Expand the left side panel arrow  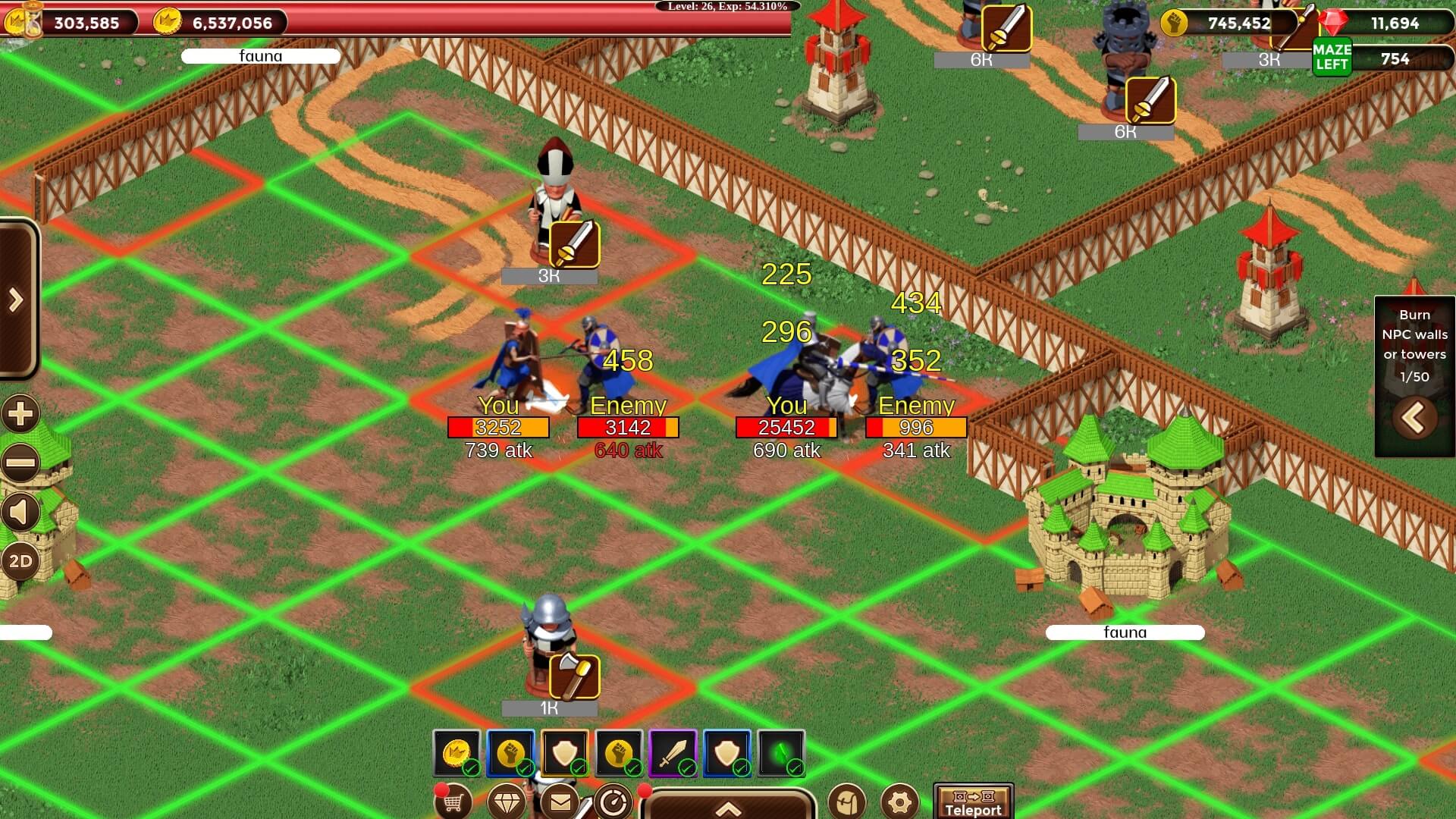(x=17, y=300)
